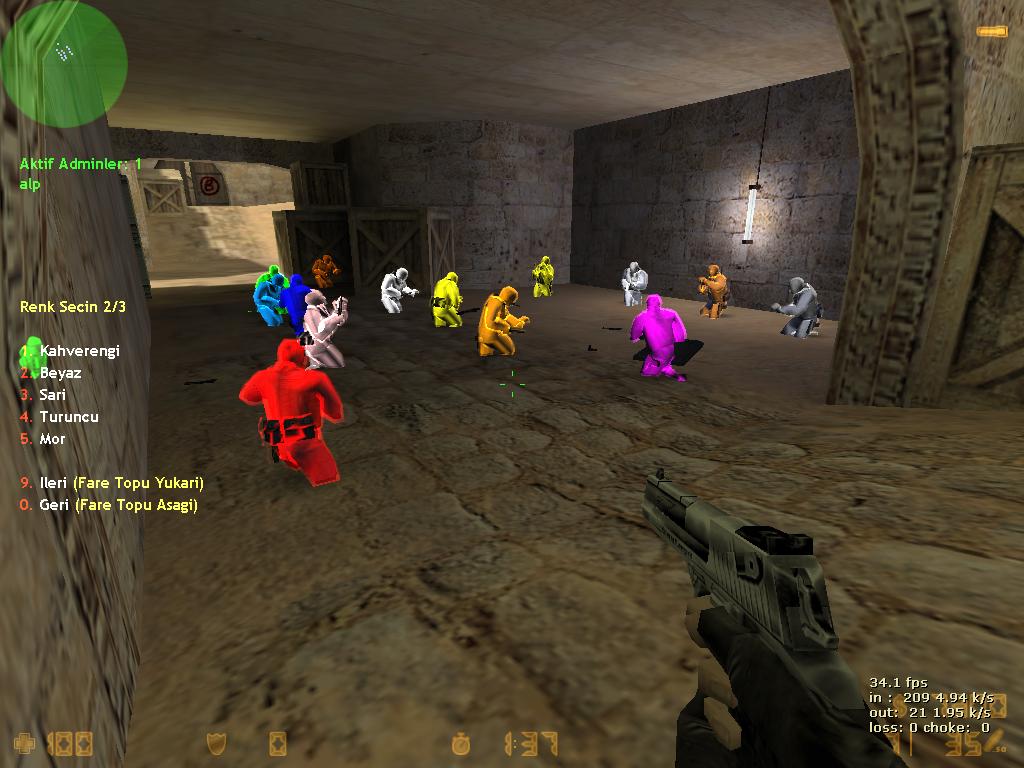Choose Turuncu in the Renk Secin menu
This screenshot has width=1024, height=768.
pyautogui.click(x=68, y=417)
